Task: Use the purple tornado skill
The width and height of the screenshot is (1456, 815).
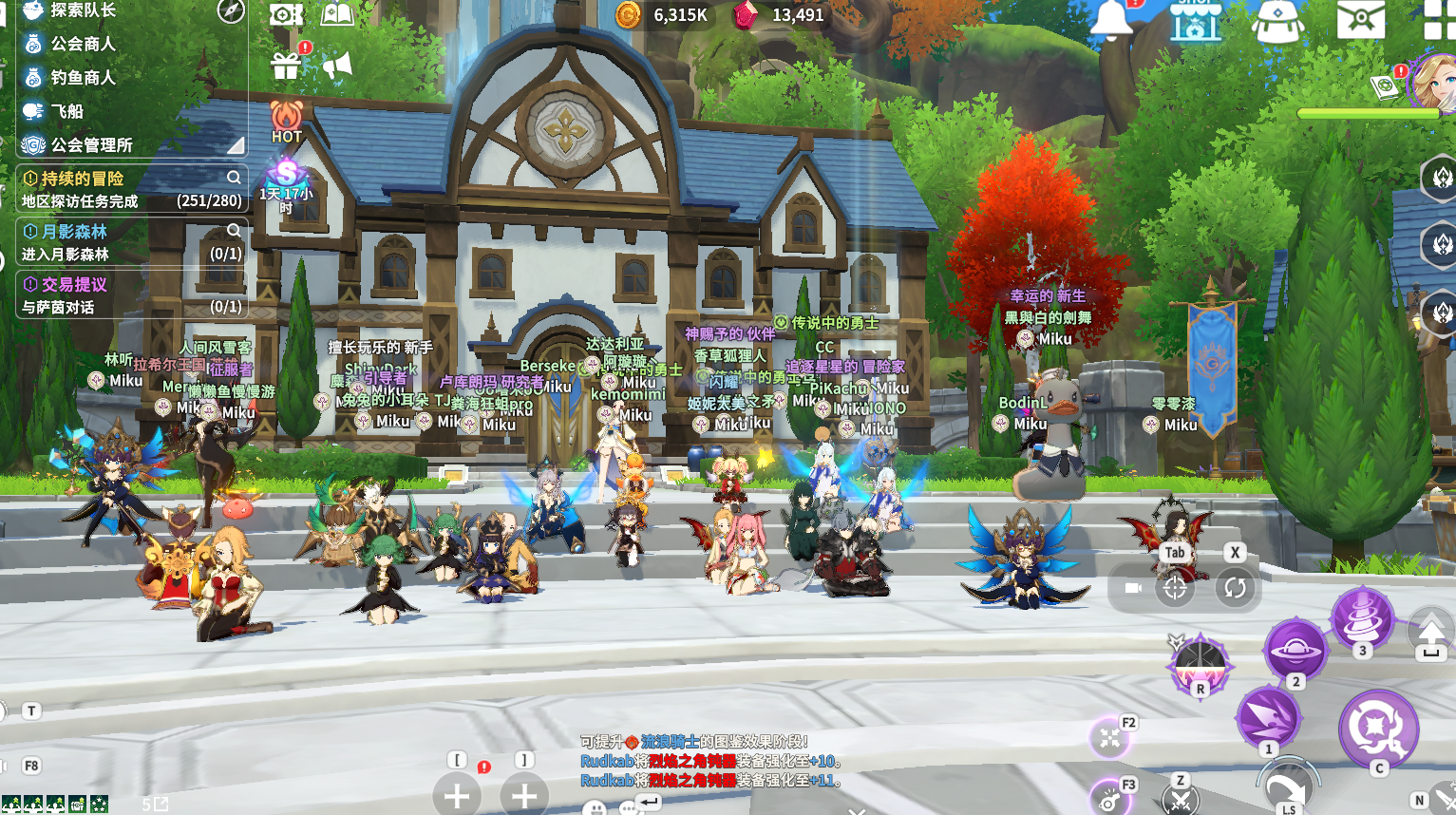Action: [1361, 616]
